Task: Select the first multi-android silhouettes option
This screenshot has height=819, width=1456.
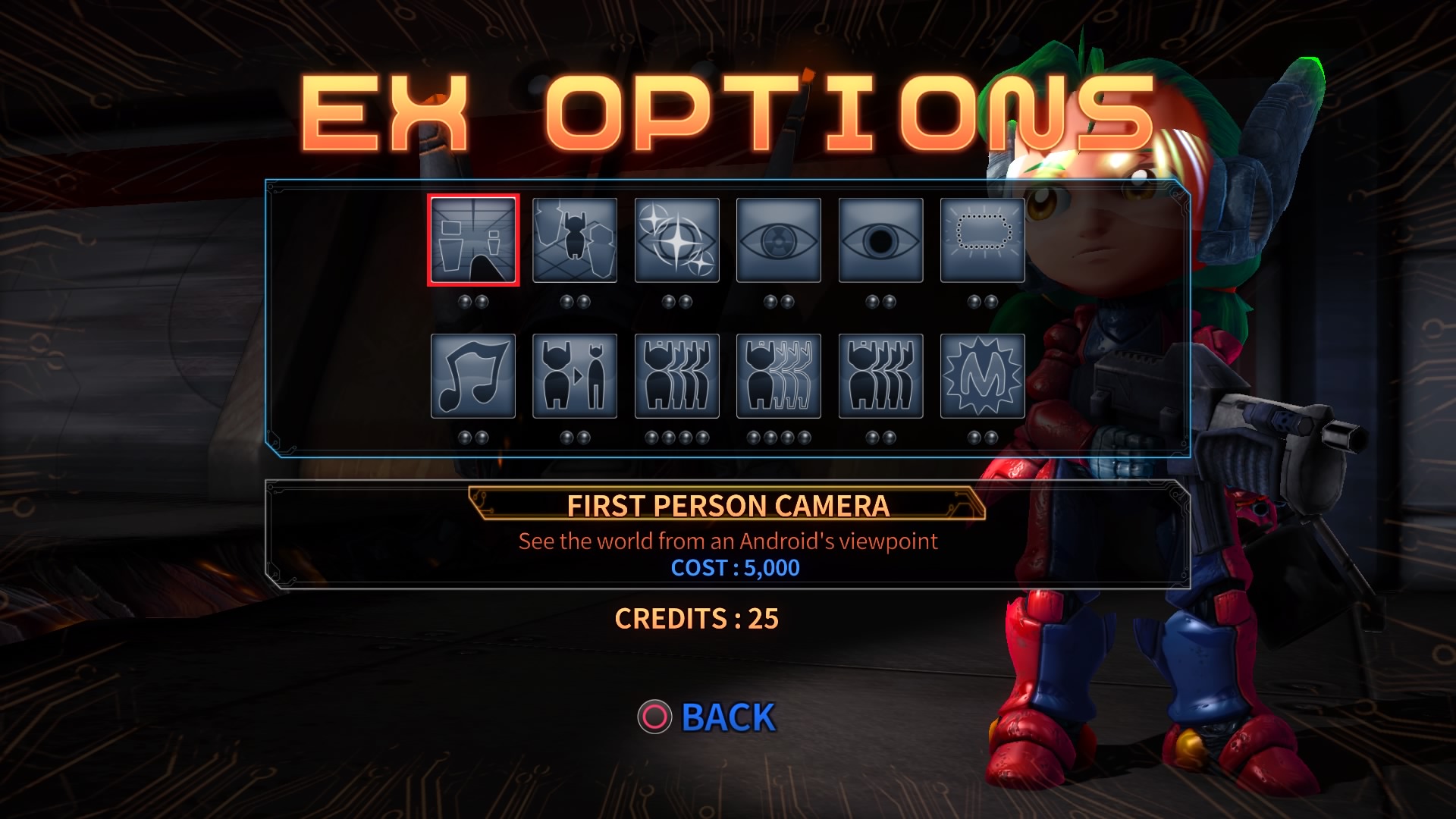Action: tap(676, 377)
